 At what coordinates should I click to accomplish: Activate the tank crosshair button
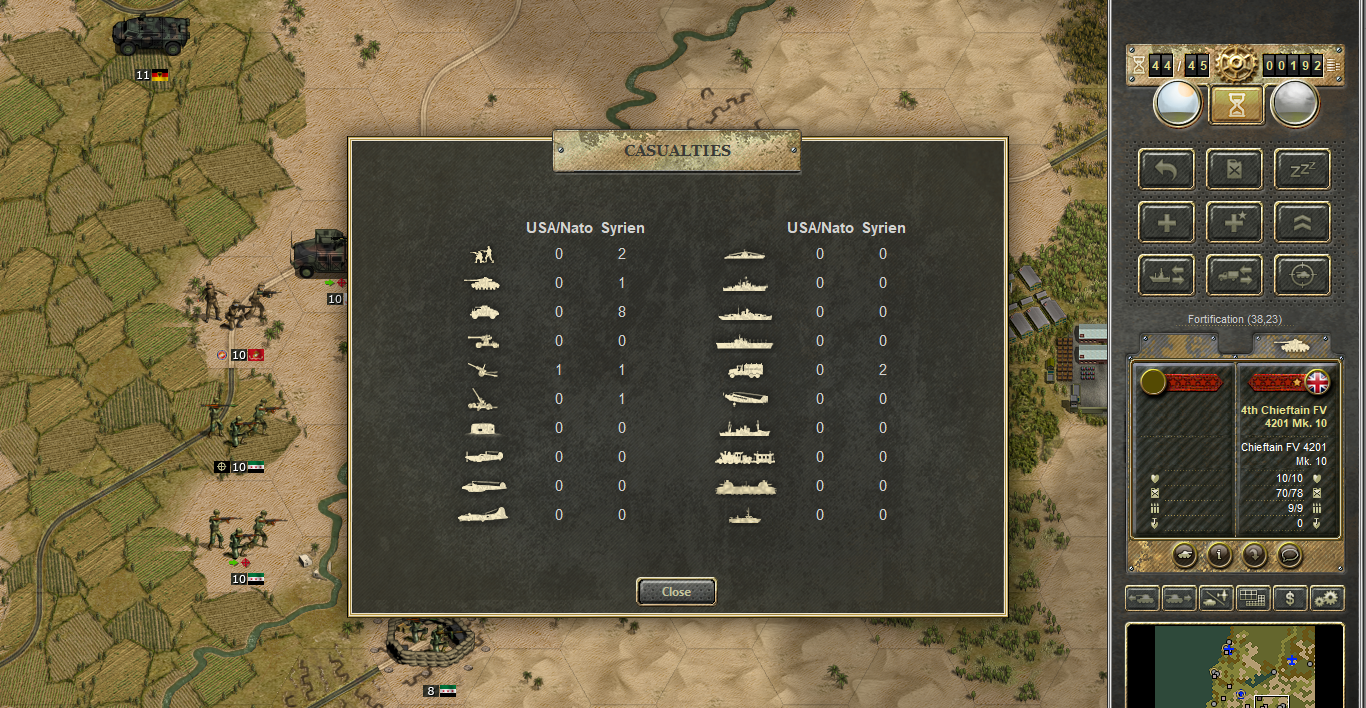1302,275
